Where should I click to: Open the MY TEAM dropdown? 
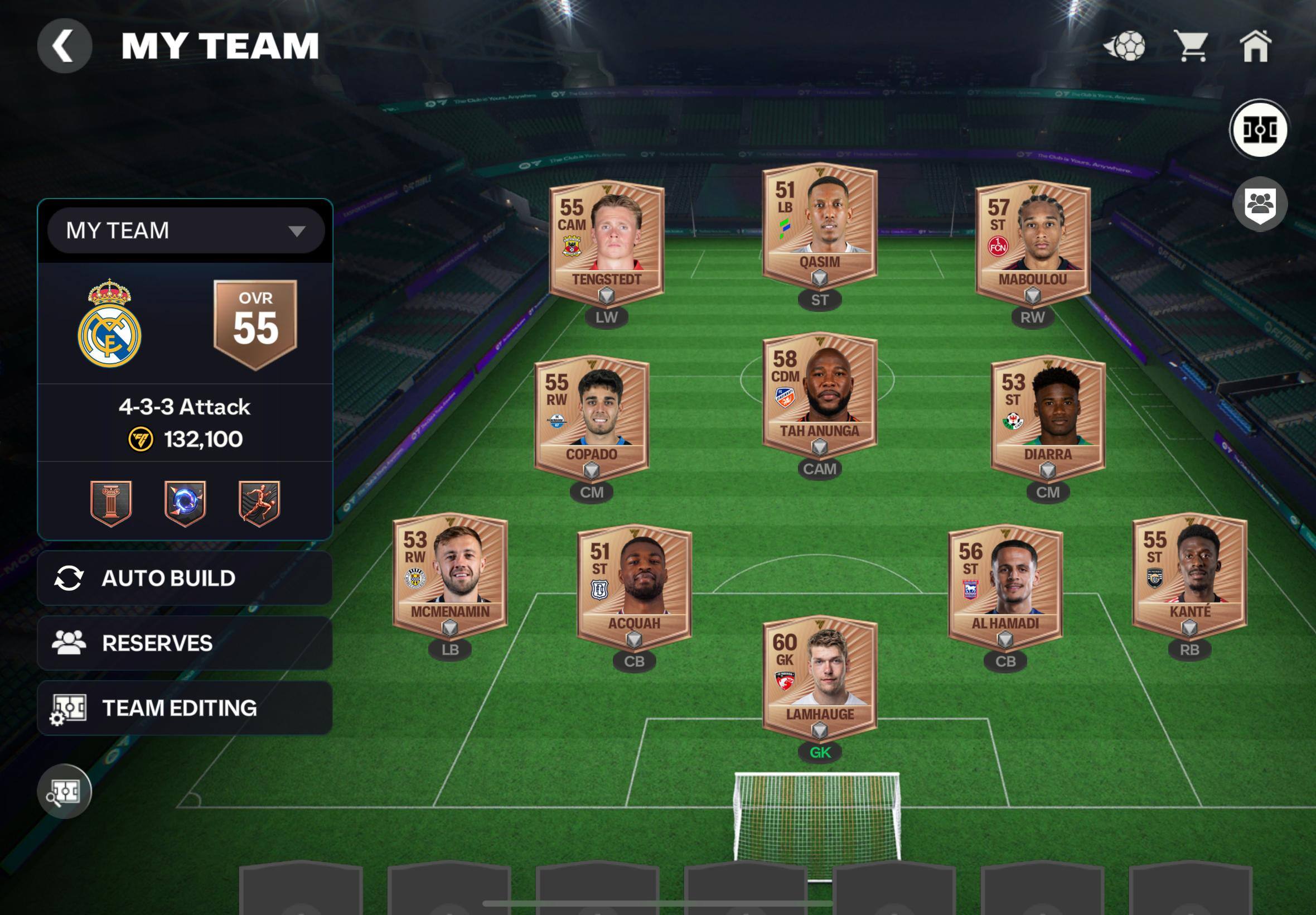coord(186,230)
